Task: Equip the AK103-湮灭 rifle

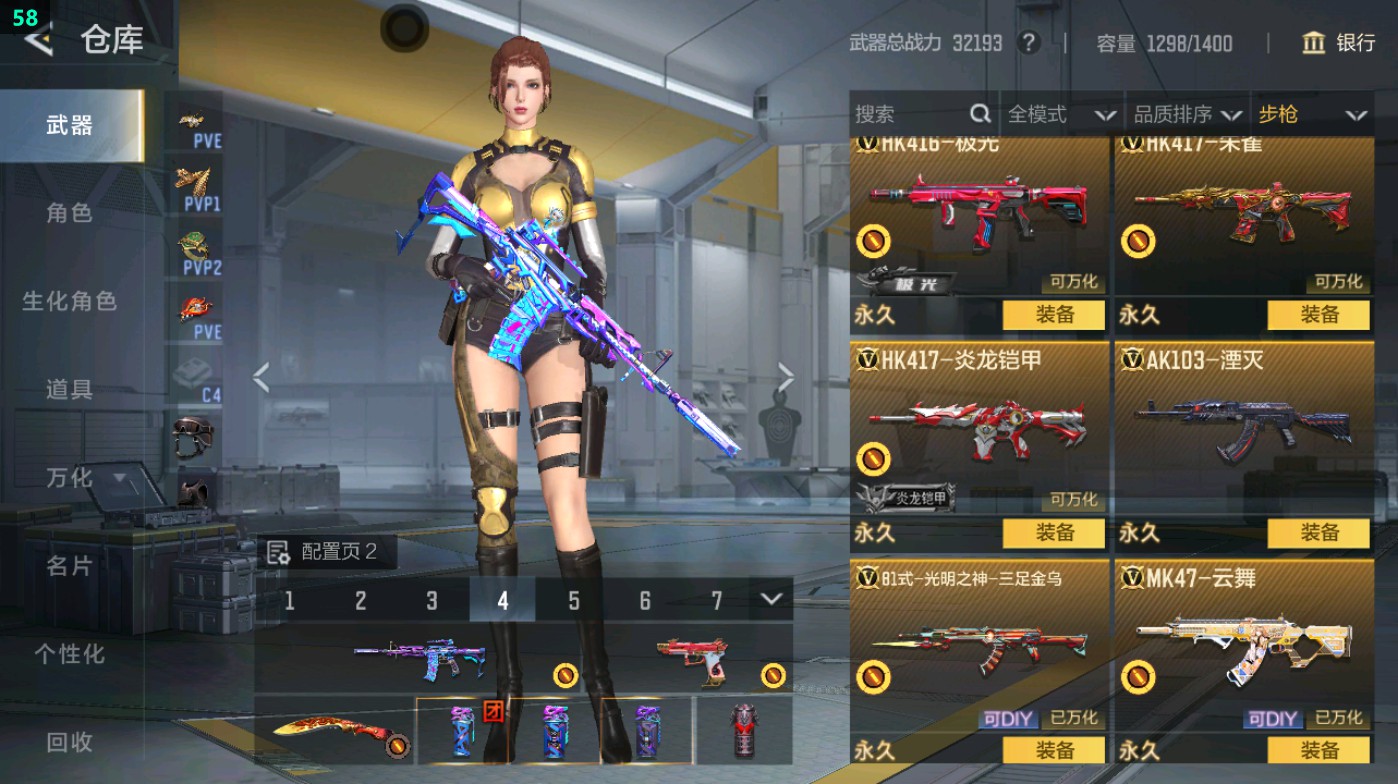Action: pyautogui.click(x=1318, y=533)
